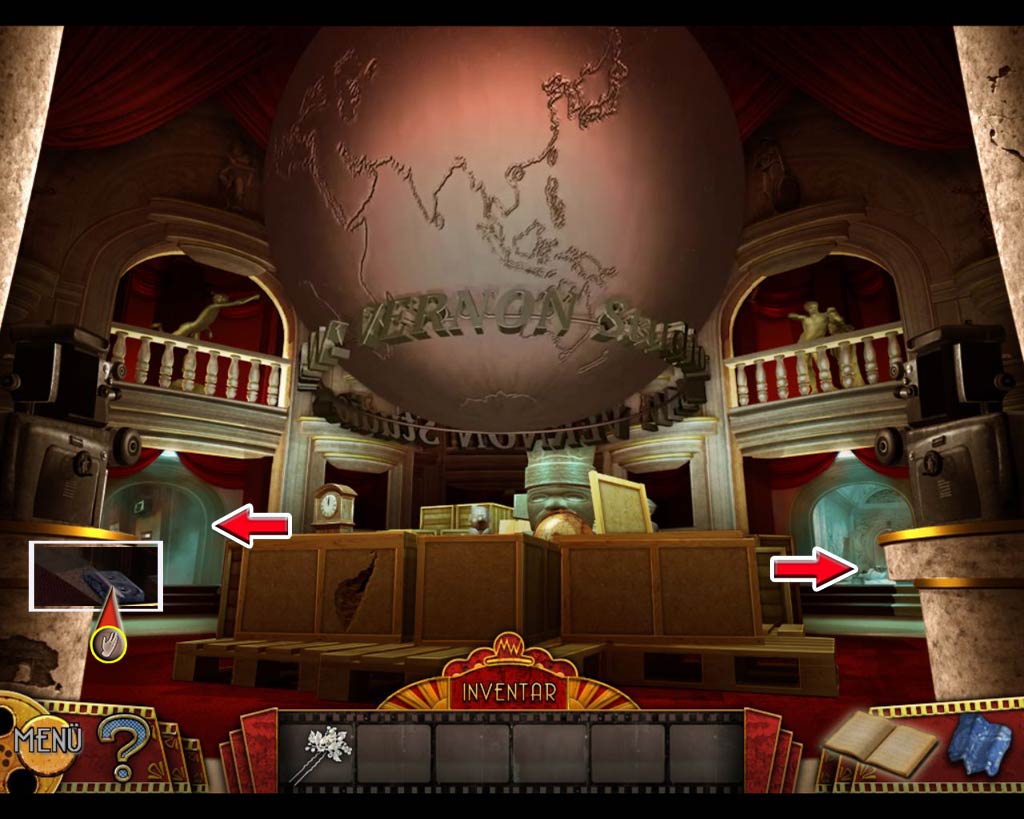
Task: Click the hand cursor hint icon
Action: click(108, 644)
